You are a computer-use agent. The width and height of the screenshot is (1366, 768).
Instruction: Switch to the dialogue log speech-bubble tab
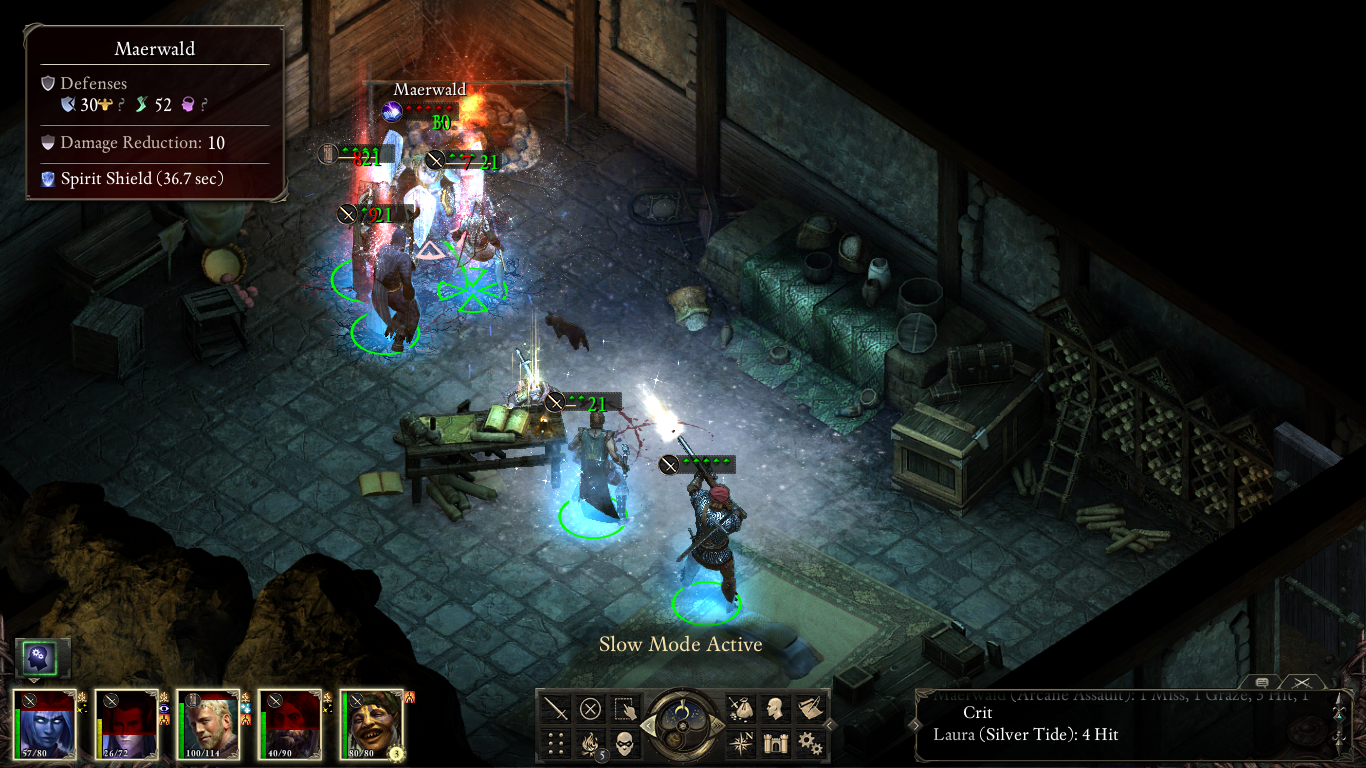(x=1262, y=681)
